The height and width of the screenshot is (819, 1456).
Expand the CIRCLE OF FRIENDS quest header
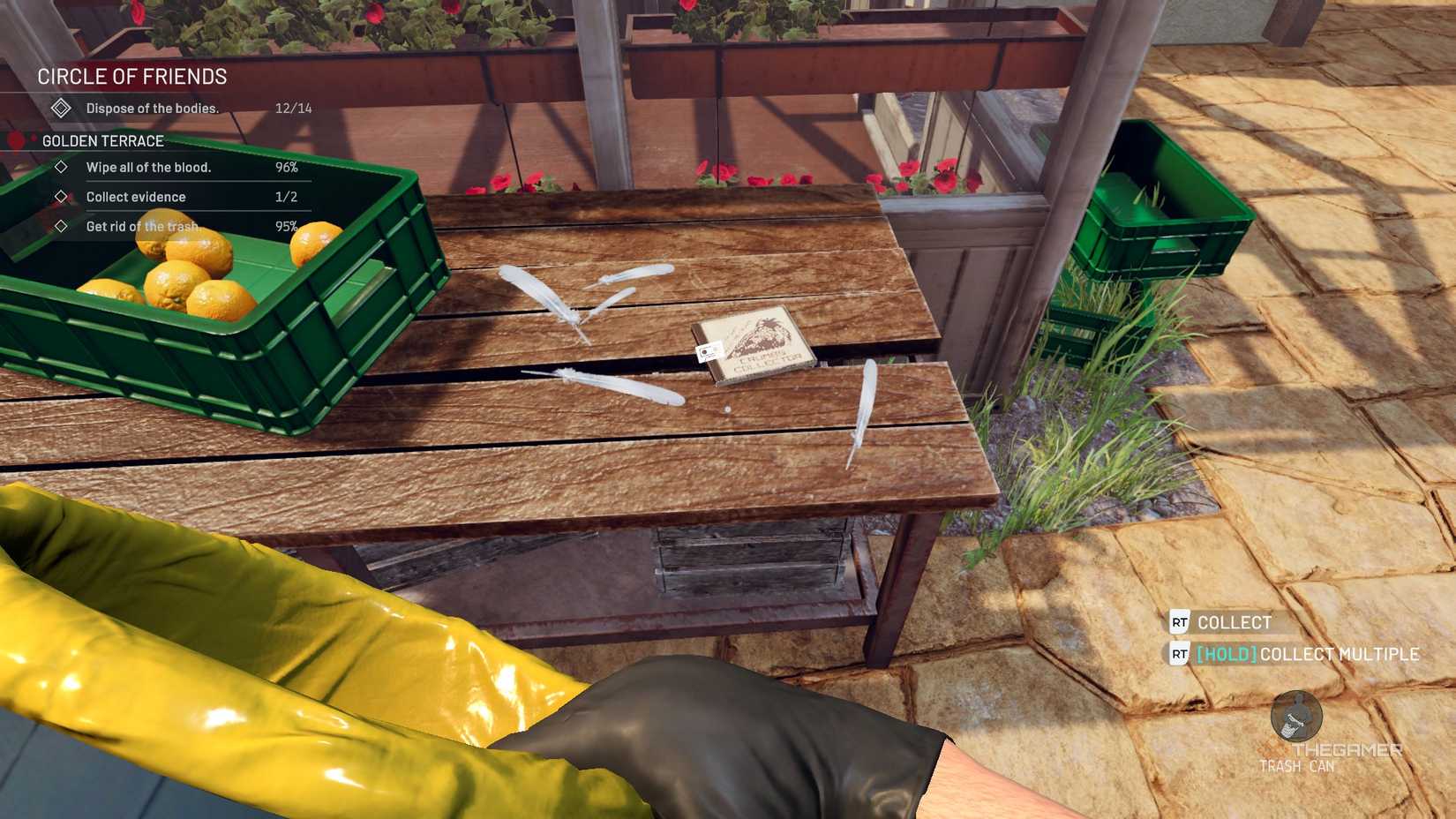(x=131, y=77)
